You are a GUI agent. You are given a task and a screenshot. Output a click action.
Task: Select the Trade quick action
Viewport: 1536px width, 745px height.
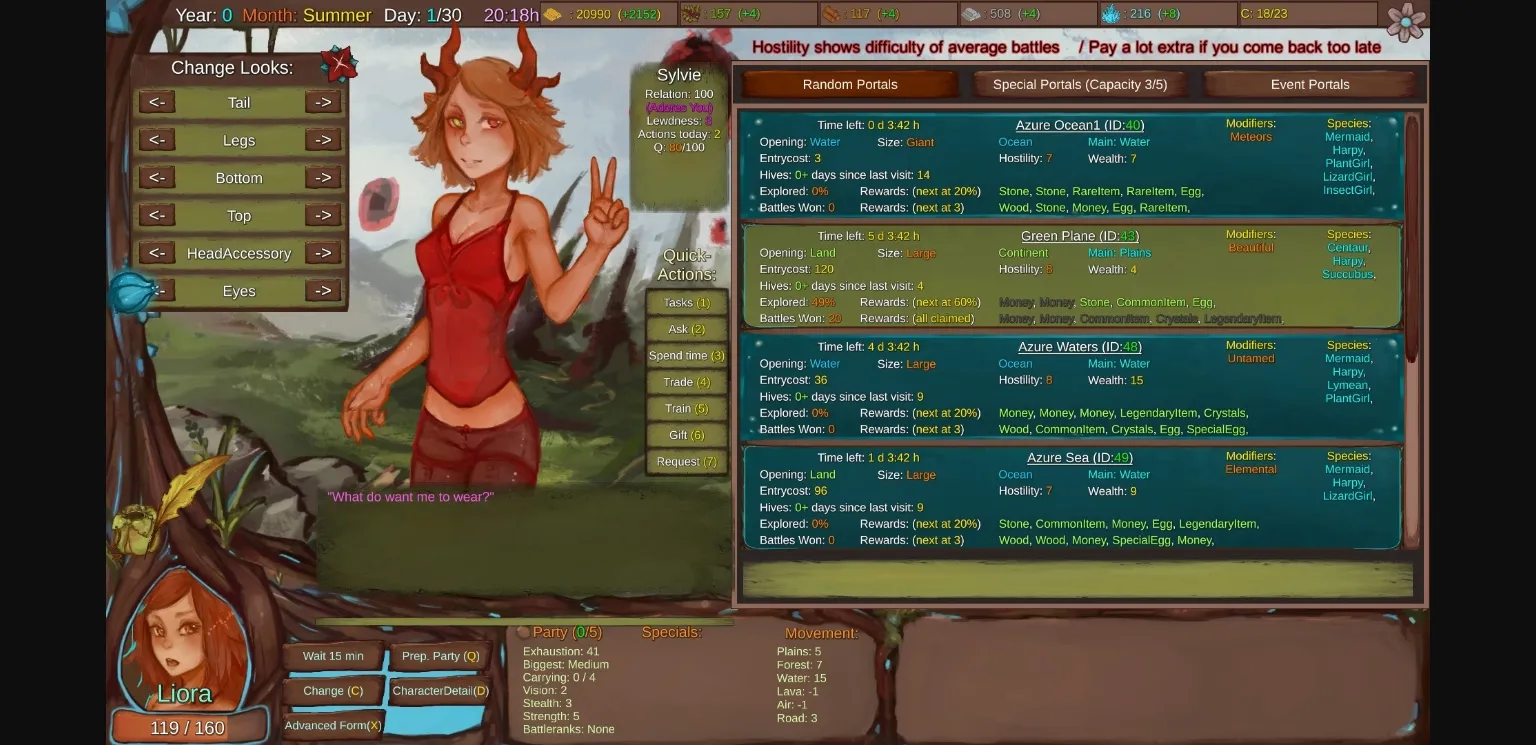[x=686, y=382]
